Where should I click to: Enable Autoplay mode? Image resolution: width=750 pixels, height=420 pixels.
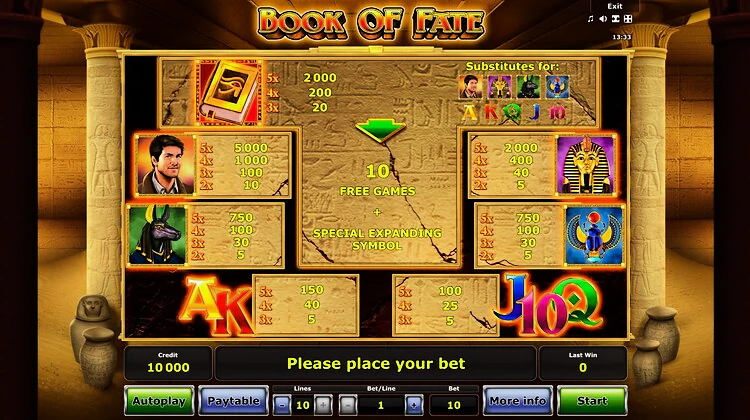(x=159, y=401)
